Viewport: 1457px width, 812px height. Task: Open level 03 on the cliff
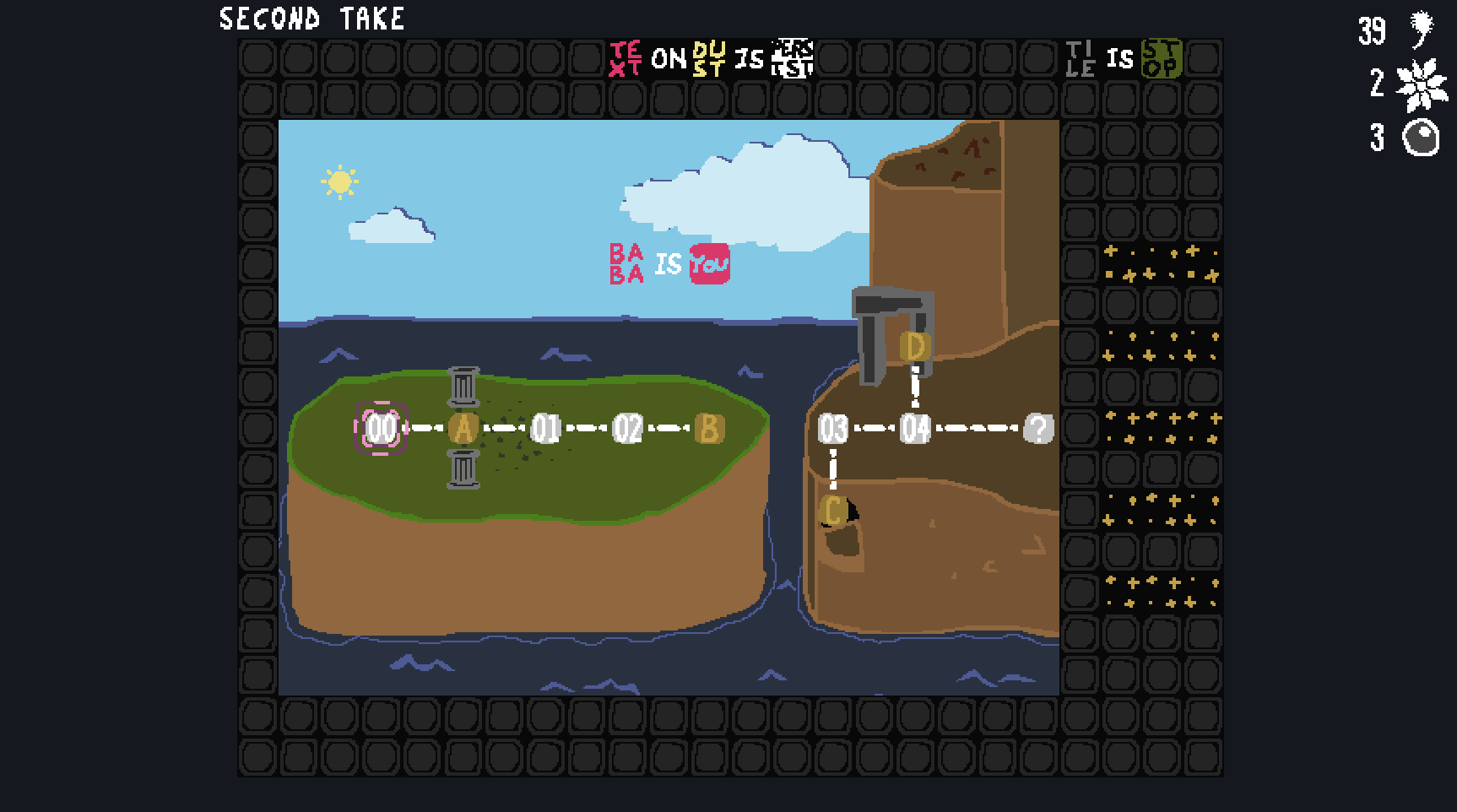pos(834,429)
